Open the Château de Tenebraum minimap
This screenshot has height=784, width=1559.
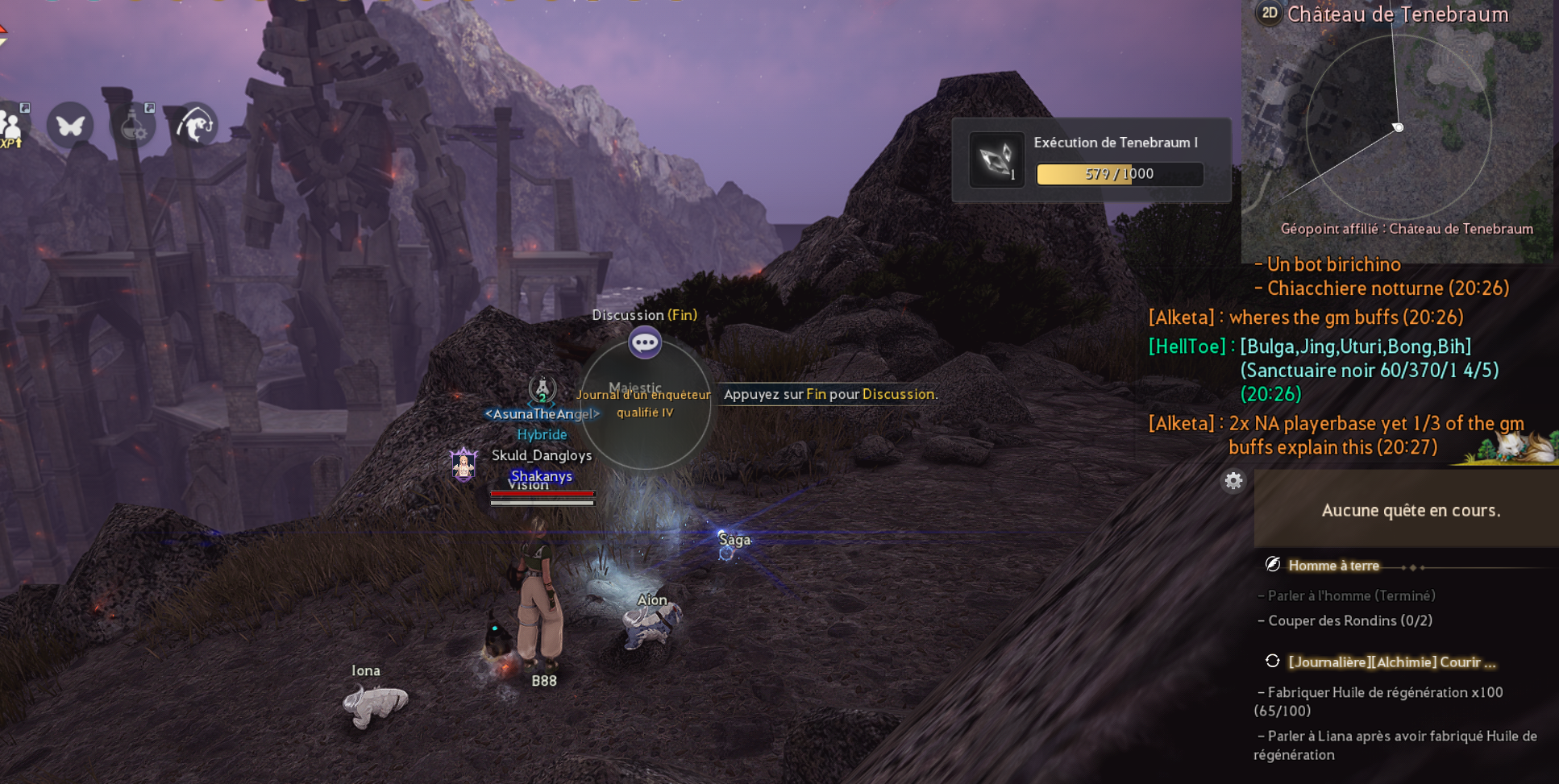point(1398,129)
